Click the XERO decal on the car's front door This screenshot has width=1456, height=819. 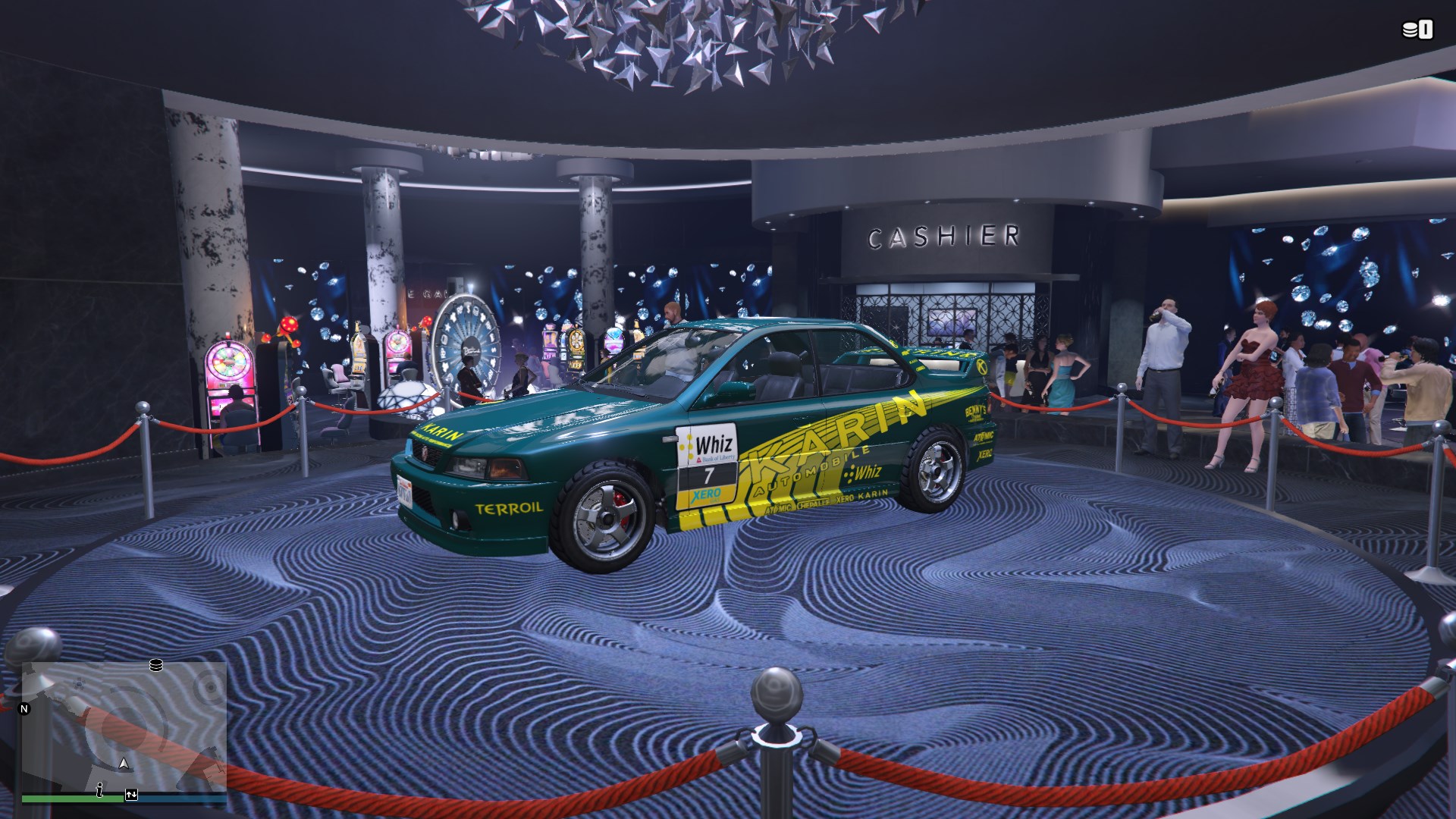pyautogui.click(x=705, y=493)
